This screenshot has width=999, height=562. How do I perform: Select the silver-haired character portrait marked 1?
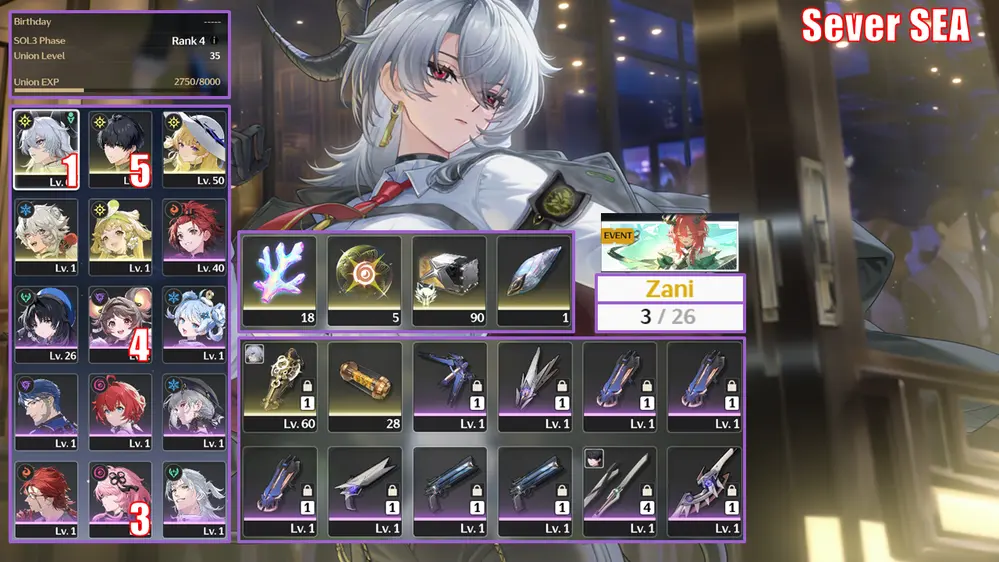(50, 149)
